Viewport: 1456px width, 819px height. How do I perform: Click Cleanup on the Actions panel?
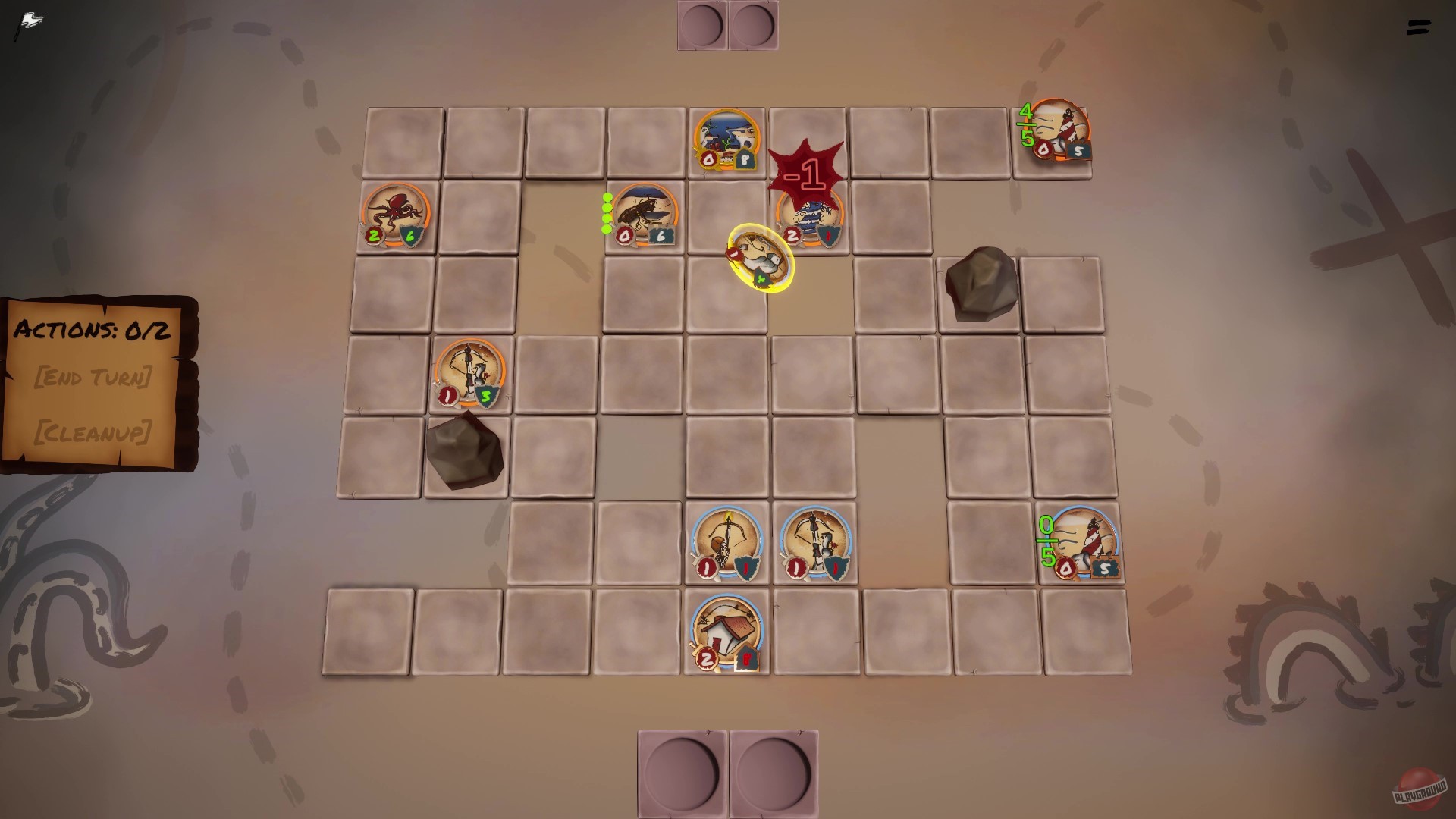(x=95, y=434)
